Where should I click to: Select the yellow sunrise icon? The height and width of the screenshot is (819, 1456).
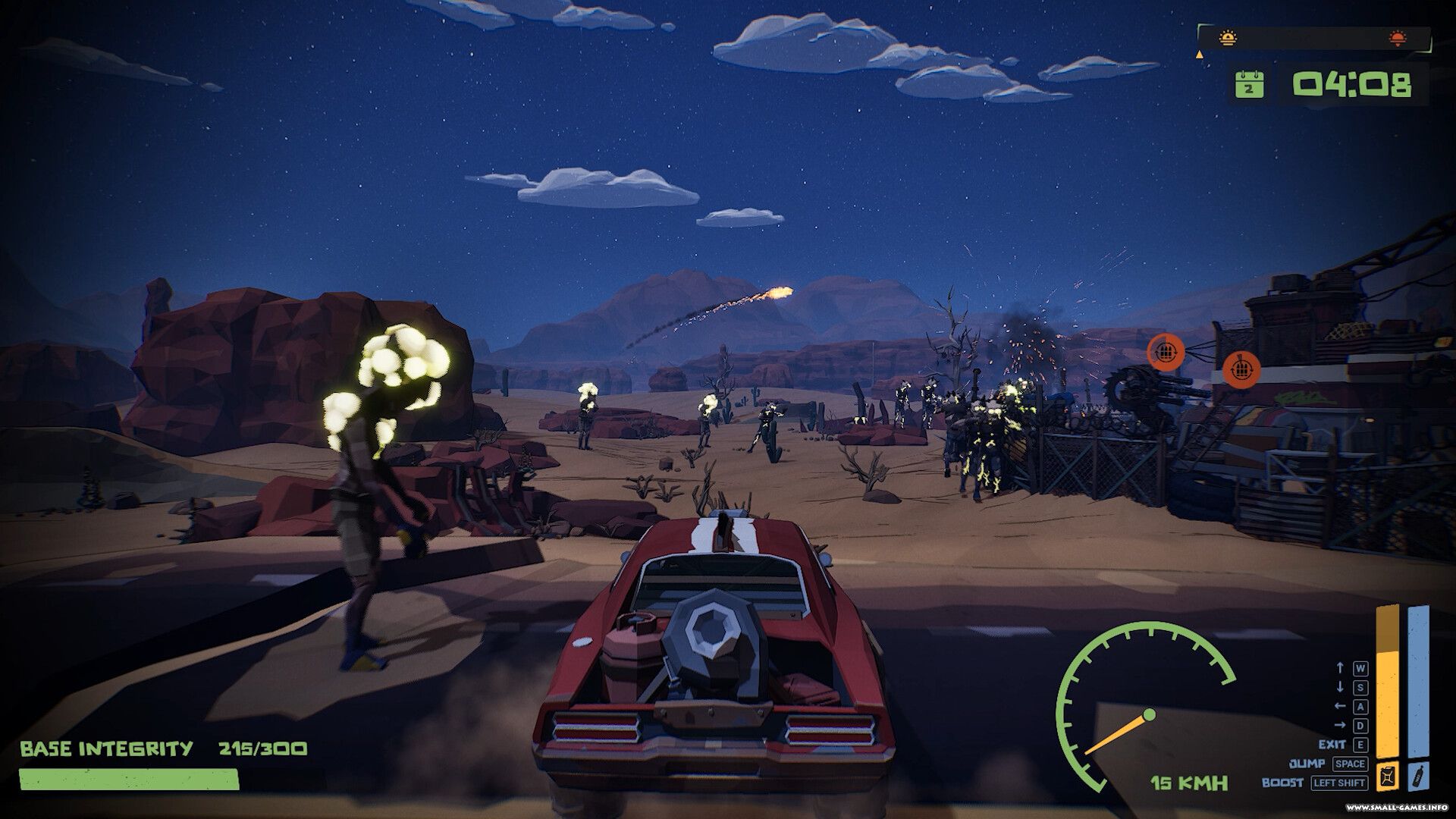1228,37
